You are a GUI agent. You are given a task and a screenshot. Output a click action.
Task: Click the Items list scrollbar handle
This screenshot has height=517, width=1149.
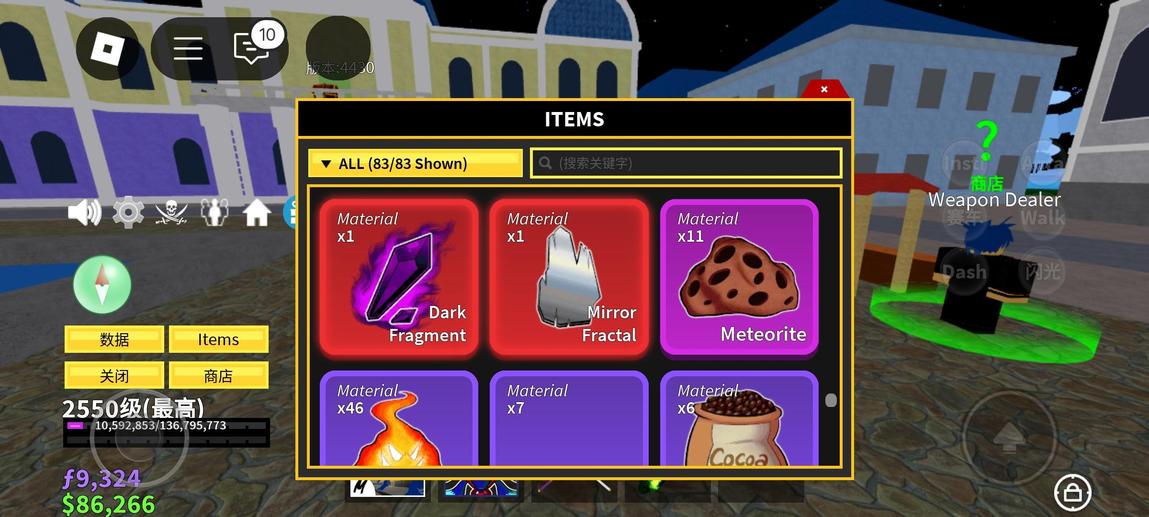(x=831, y=401)
